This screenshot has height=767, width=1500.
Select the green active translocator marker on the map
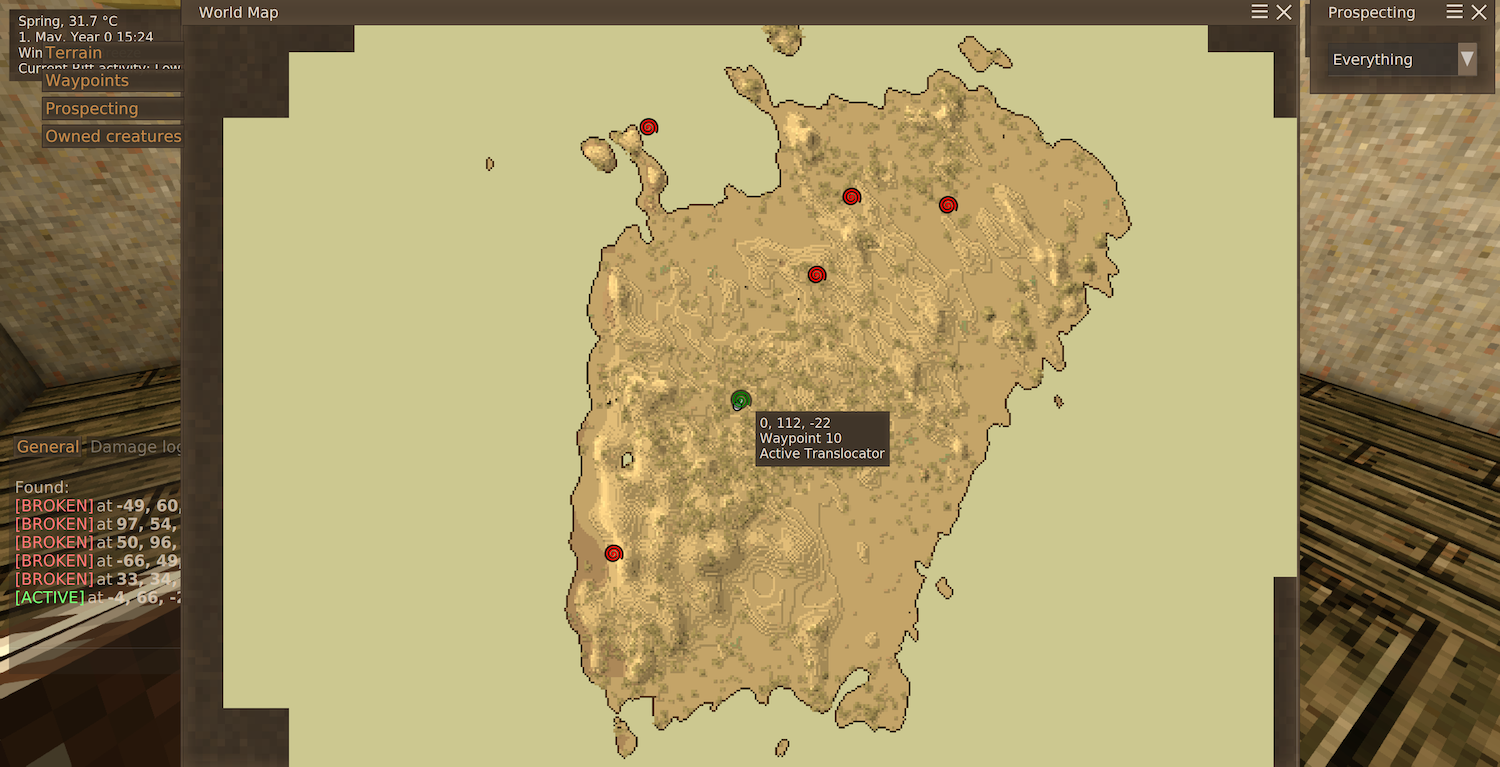tap(741, 400)
